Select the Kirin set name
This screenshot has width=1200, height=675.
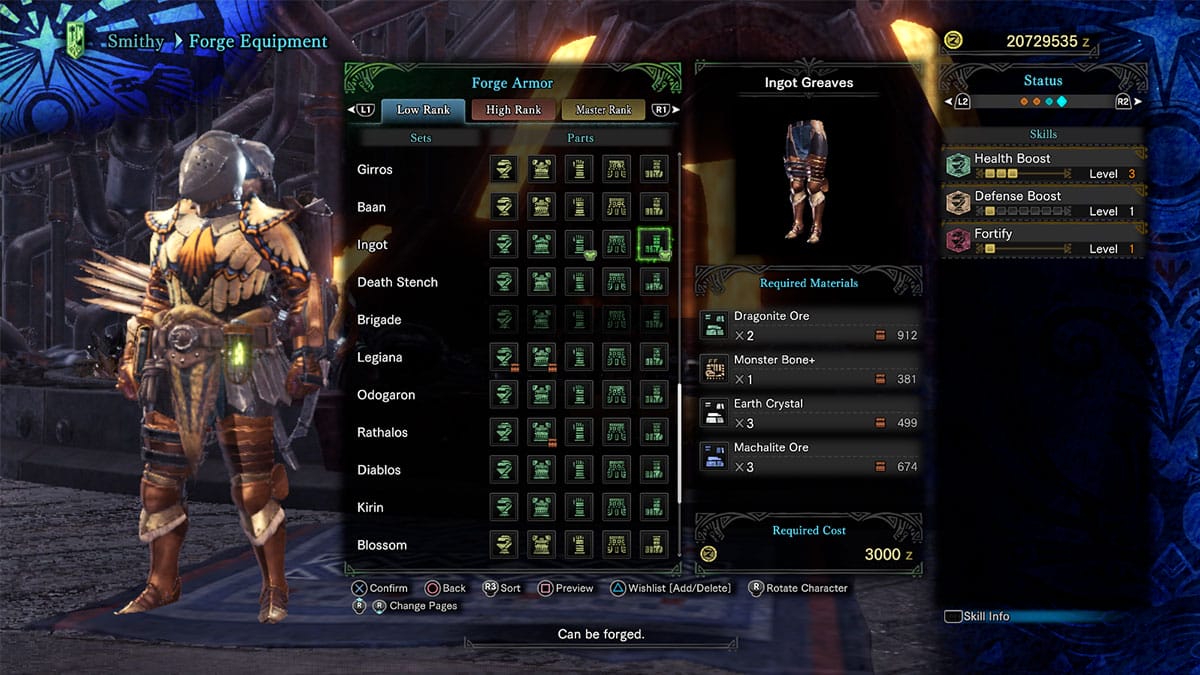click(370, 507)
